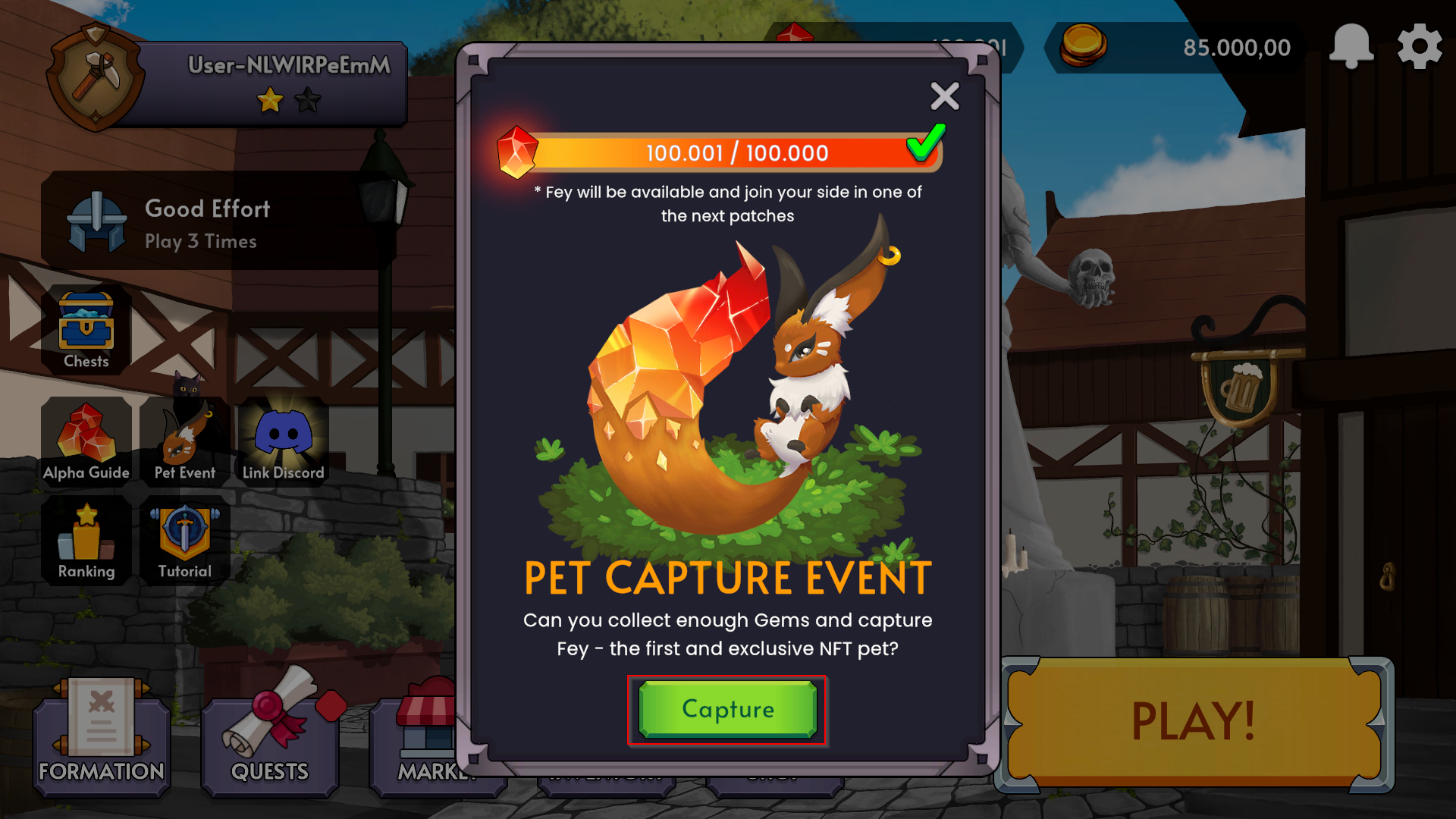This screenshot has height=819, width=1456.
Task: View the Ranking leaderboard
Action: click(x=86, y=538)
